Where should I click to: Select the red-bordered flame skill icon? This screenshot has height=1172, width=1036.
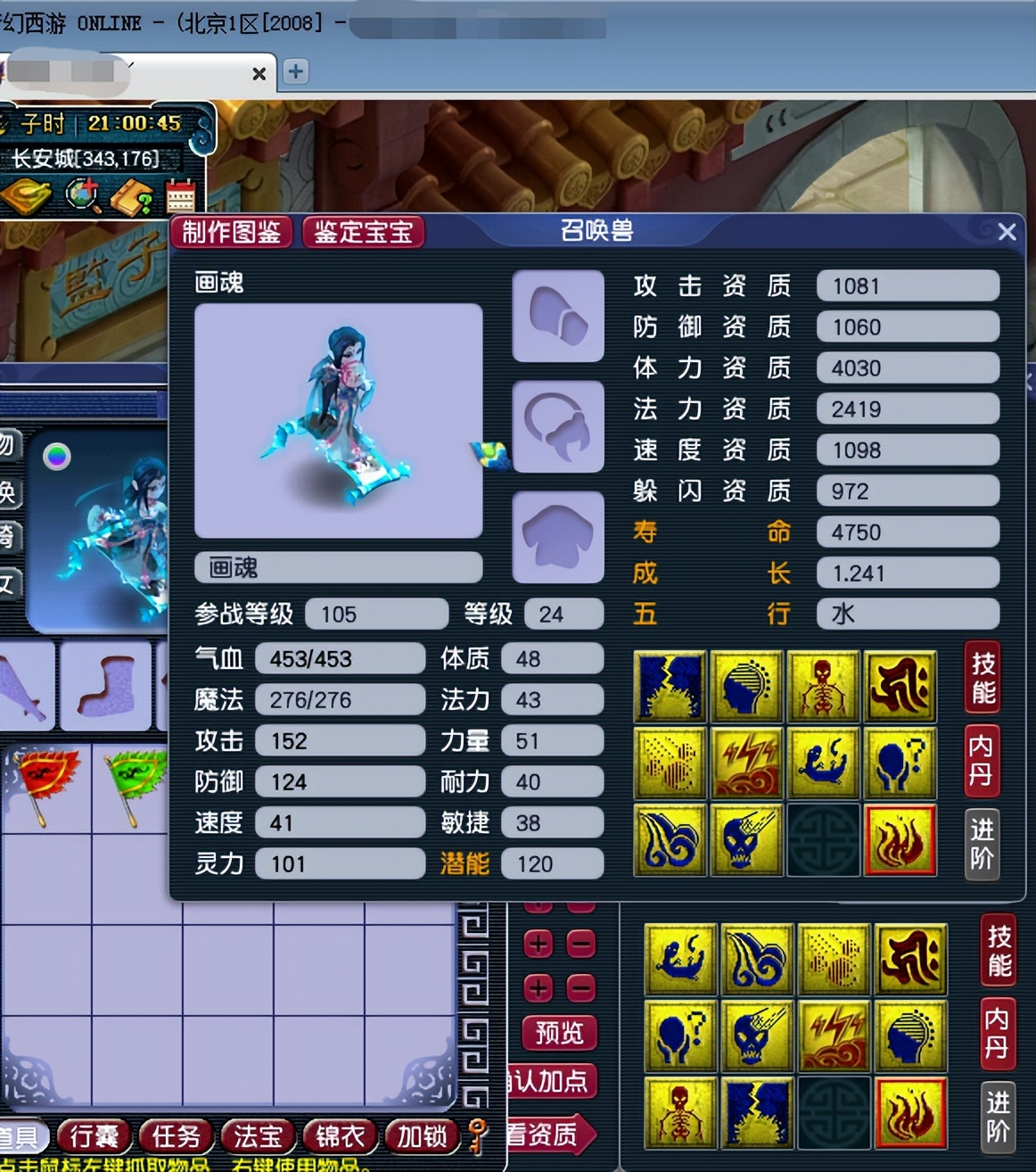click(900, 840)
